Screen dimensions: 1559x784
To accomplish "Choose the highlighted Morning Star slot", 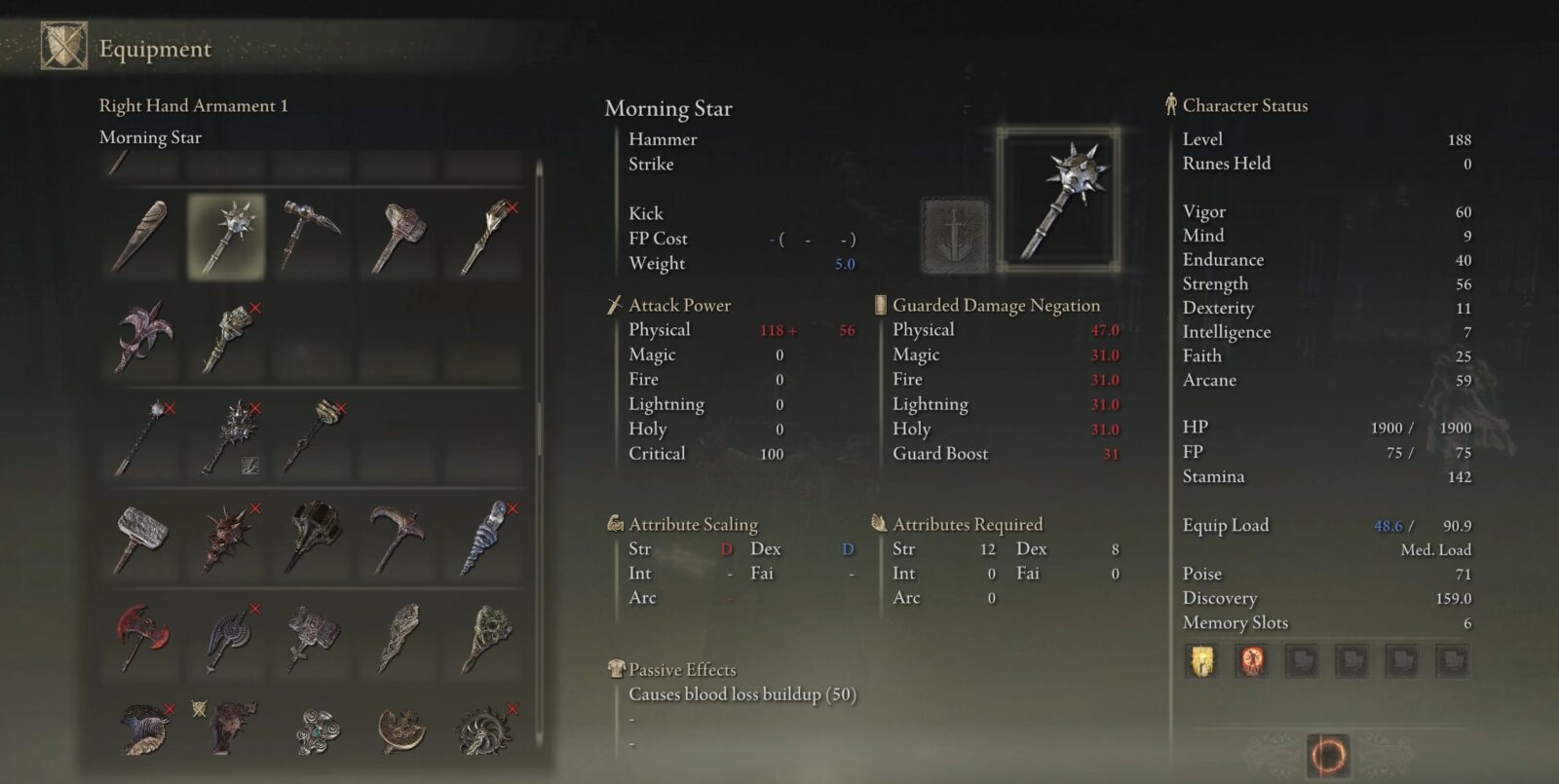I will click(226, 235).
